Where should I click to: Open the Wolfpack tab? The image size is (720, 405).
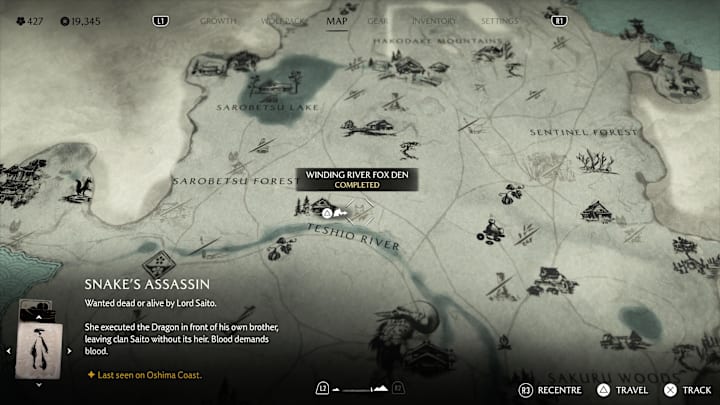tap(280, 20)
